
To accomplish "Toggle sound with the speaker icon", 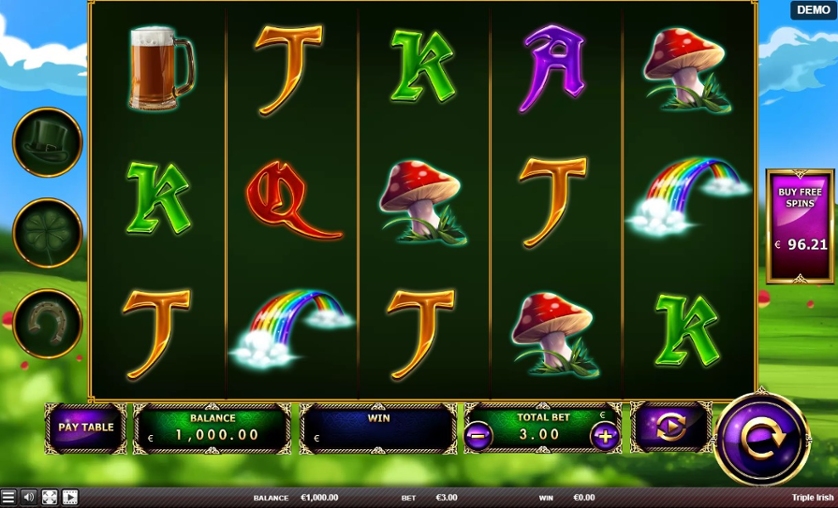I will (29, 497).
